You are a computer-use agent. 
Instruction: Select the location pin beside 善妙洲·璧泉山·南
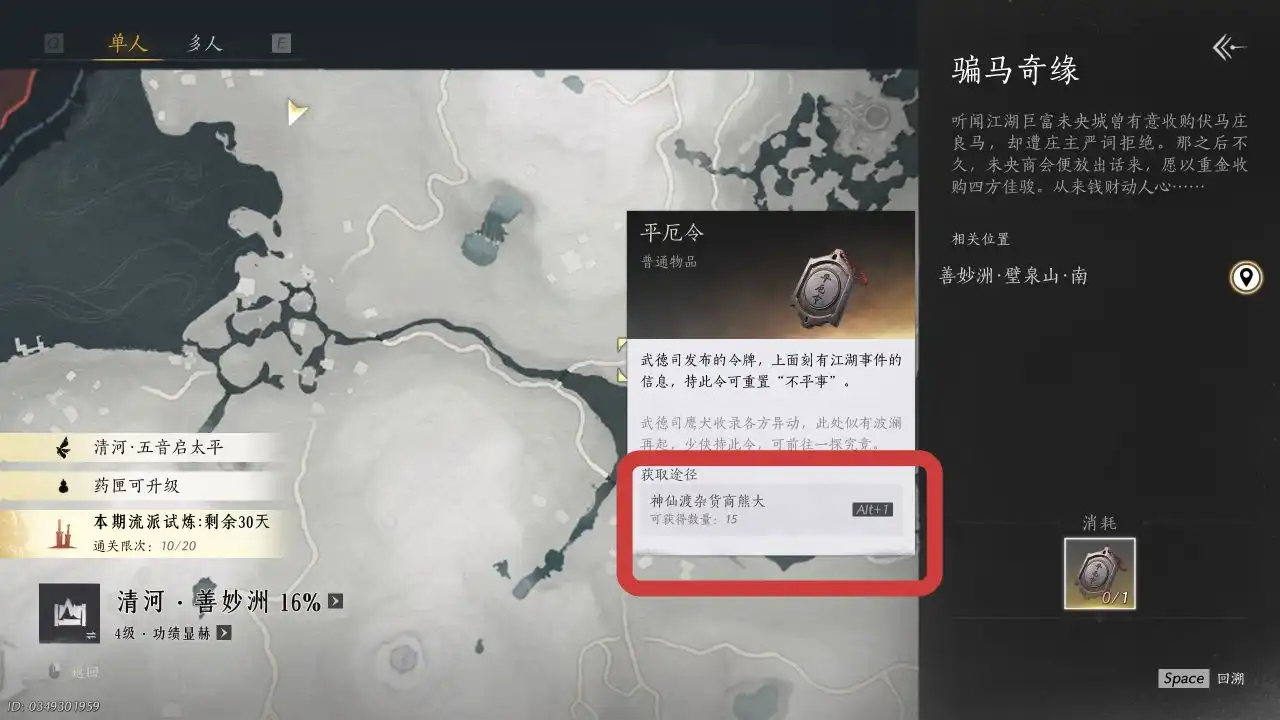[1244, 278]
